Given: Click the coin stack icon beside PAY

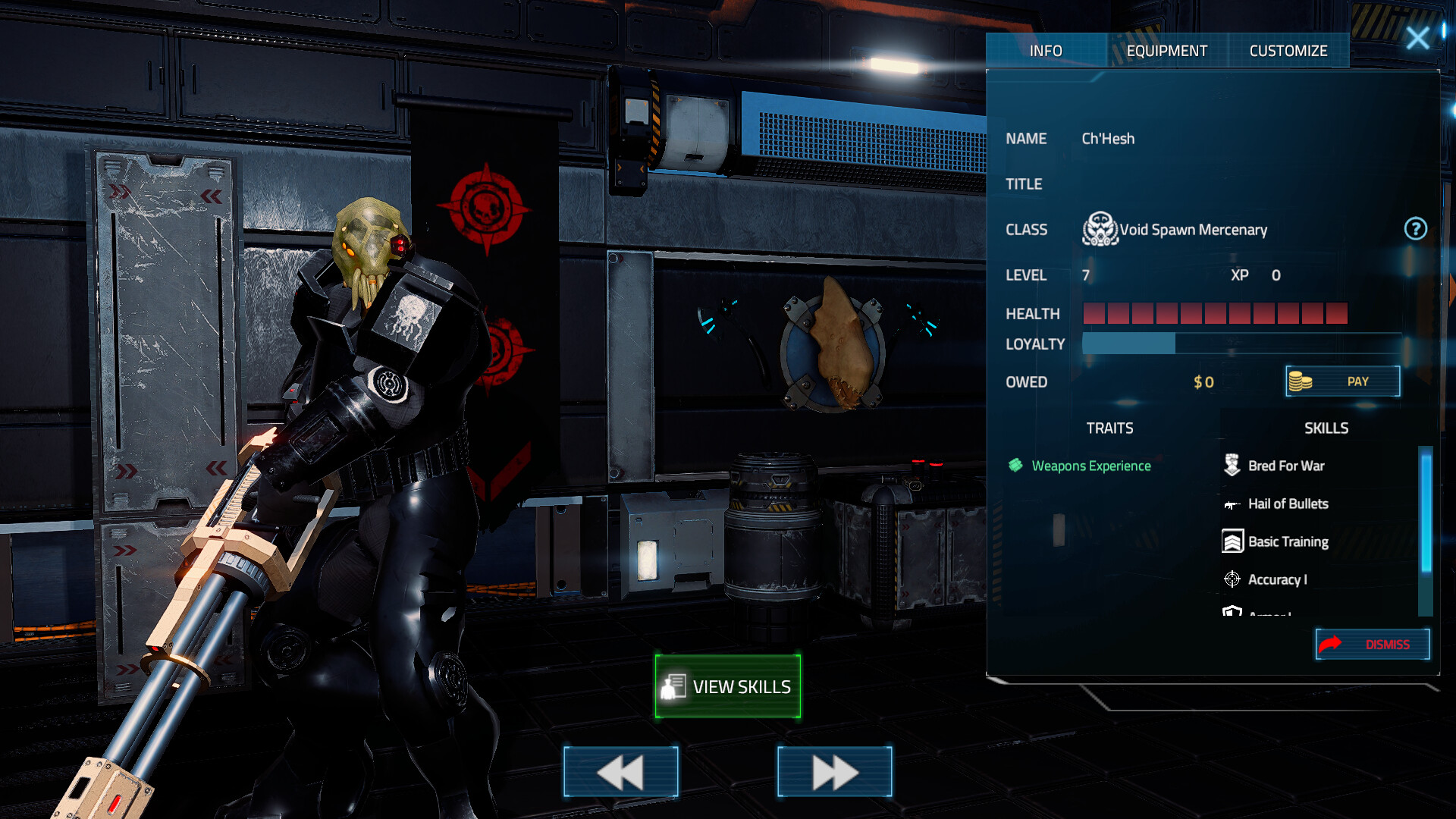Looking at the screenshot, I should [1299, 381].
